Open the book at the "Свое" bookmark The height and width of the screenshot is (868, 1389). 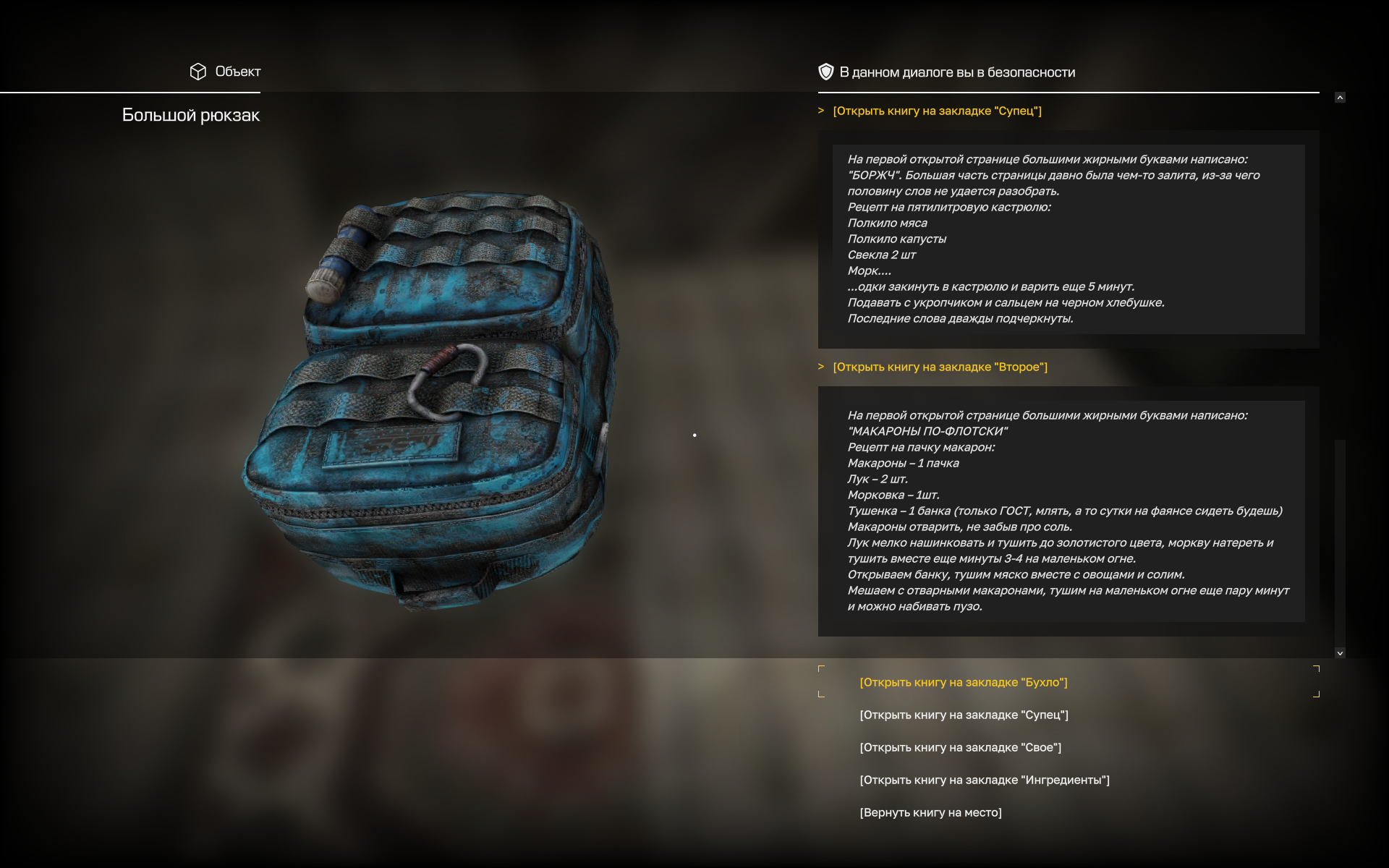tap(960, 747)
